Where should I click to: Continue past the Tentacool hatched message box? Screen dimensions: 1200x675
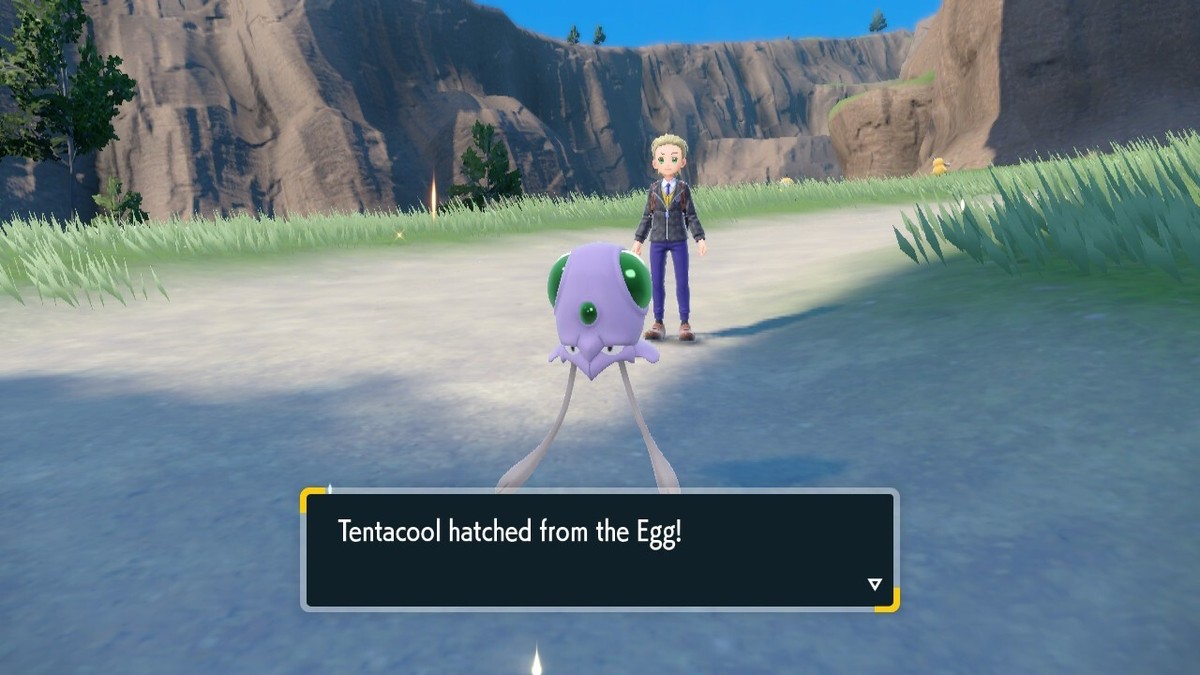tap(599, 549)
